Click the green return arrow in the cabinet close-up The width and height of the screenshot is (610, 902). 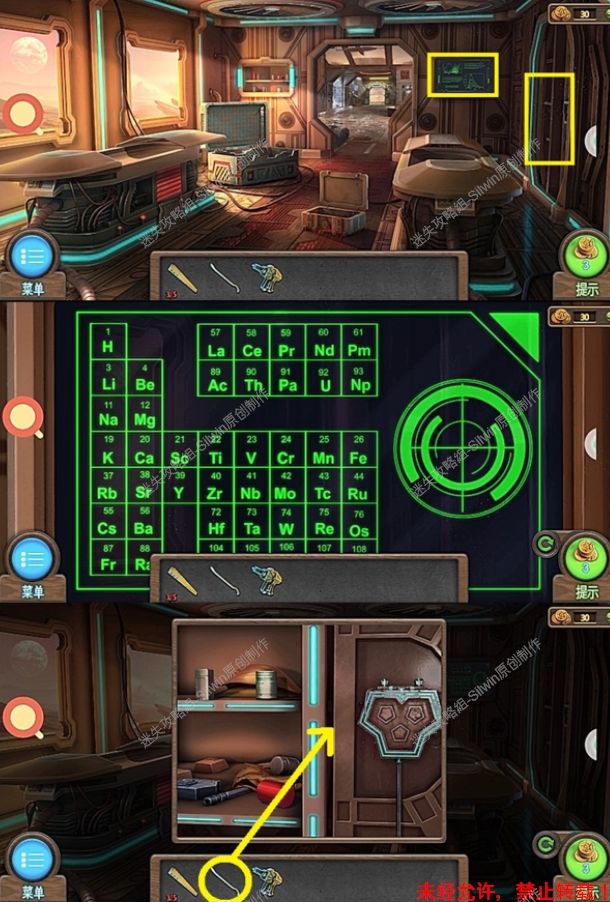tap(546, 846)
